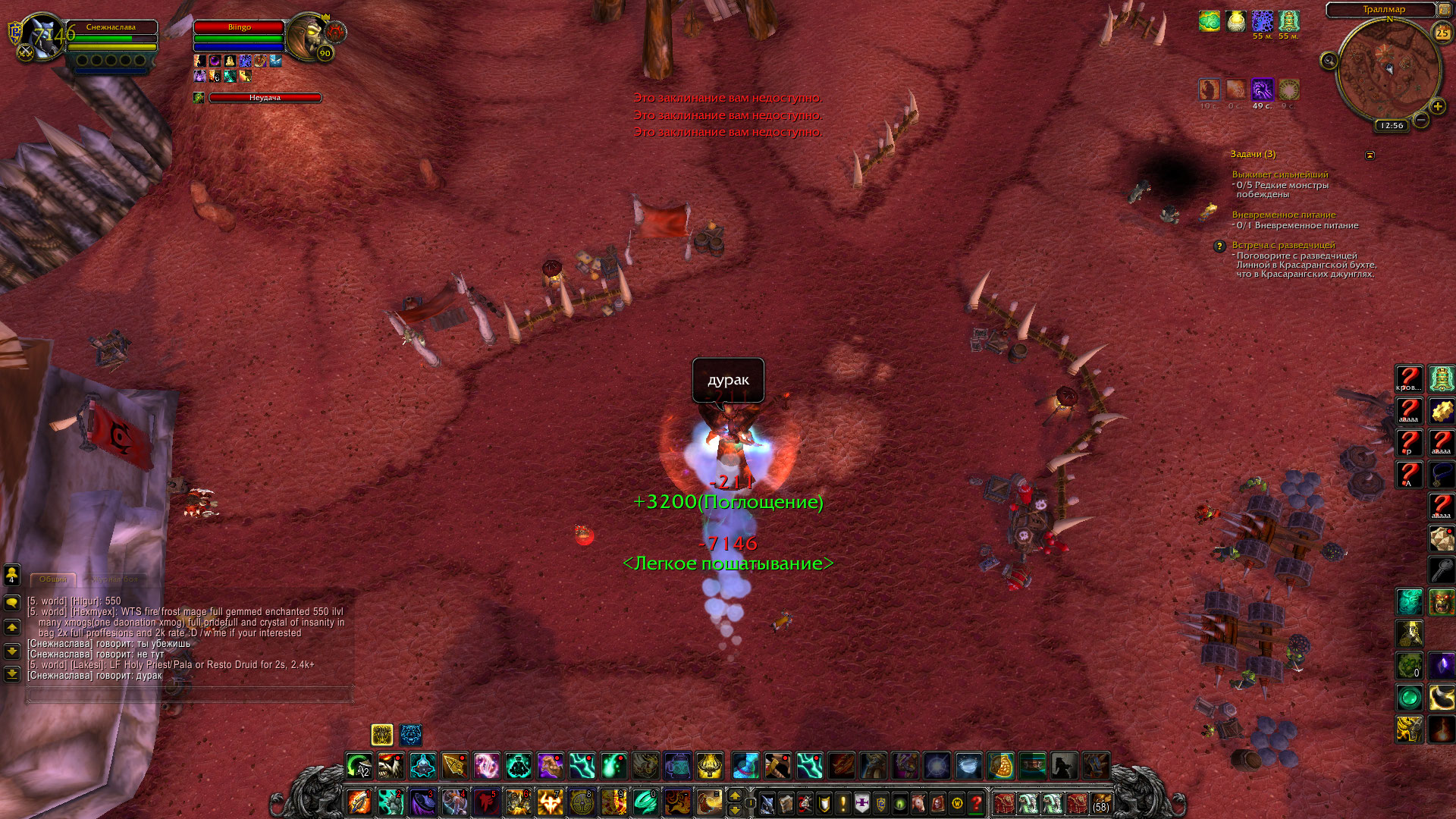The height and width of the screenshot is (819, 1456).
Task: Open quest Выживет сильнейший in tracker
Action: click(x=1279, y=174)
